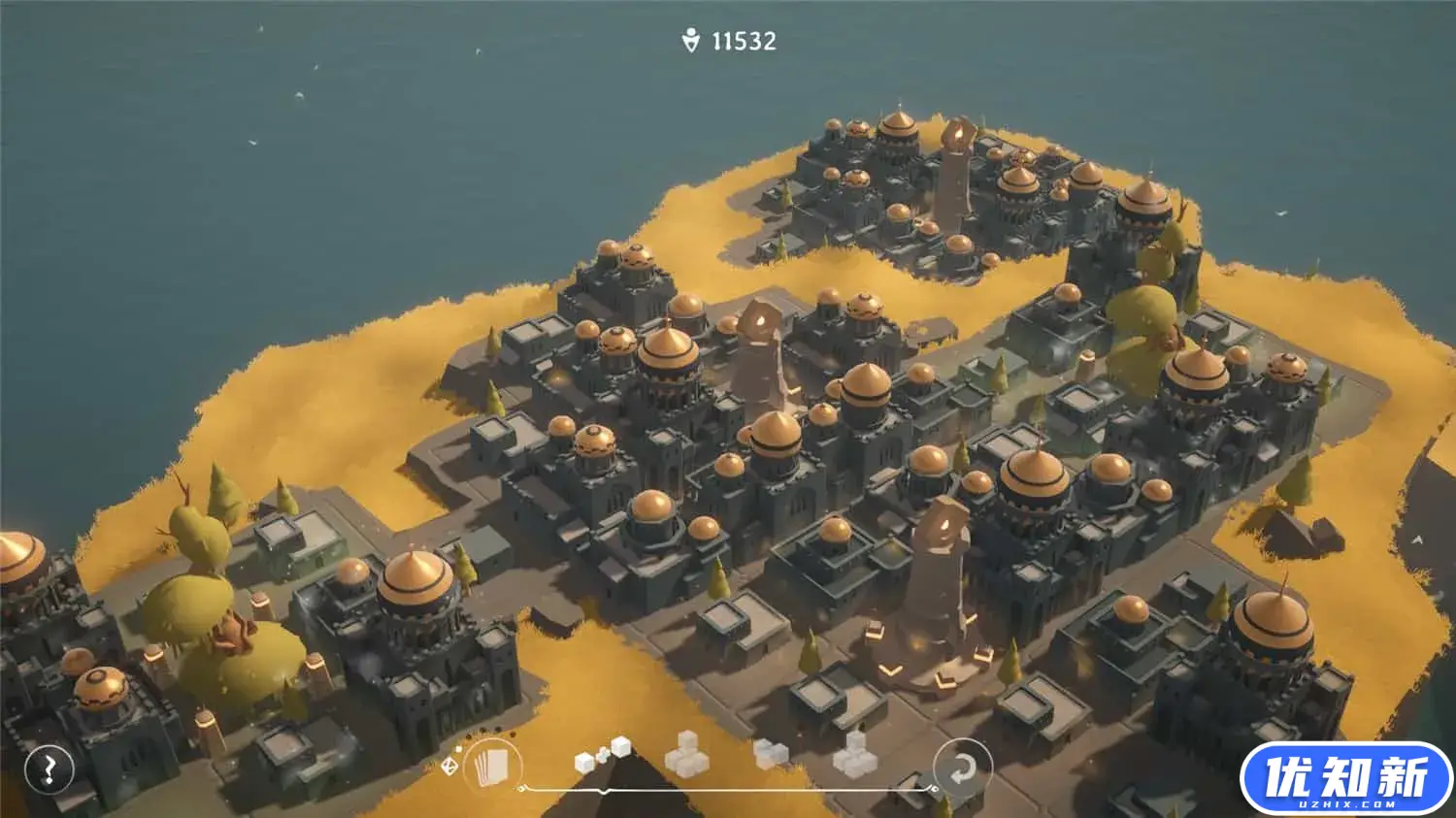Open the card deck button
The image size is (1456, 818).
pyautogui.click(x=490, y=767)
